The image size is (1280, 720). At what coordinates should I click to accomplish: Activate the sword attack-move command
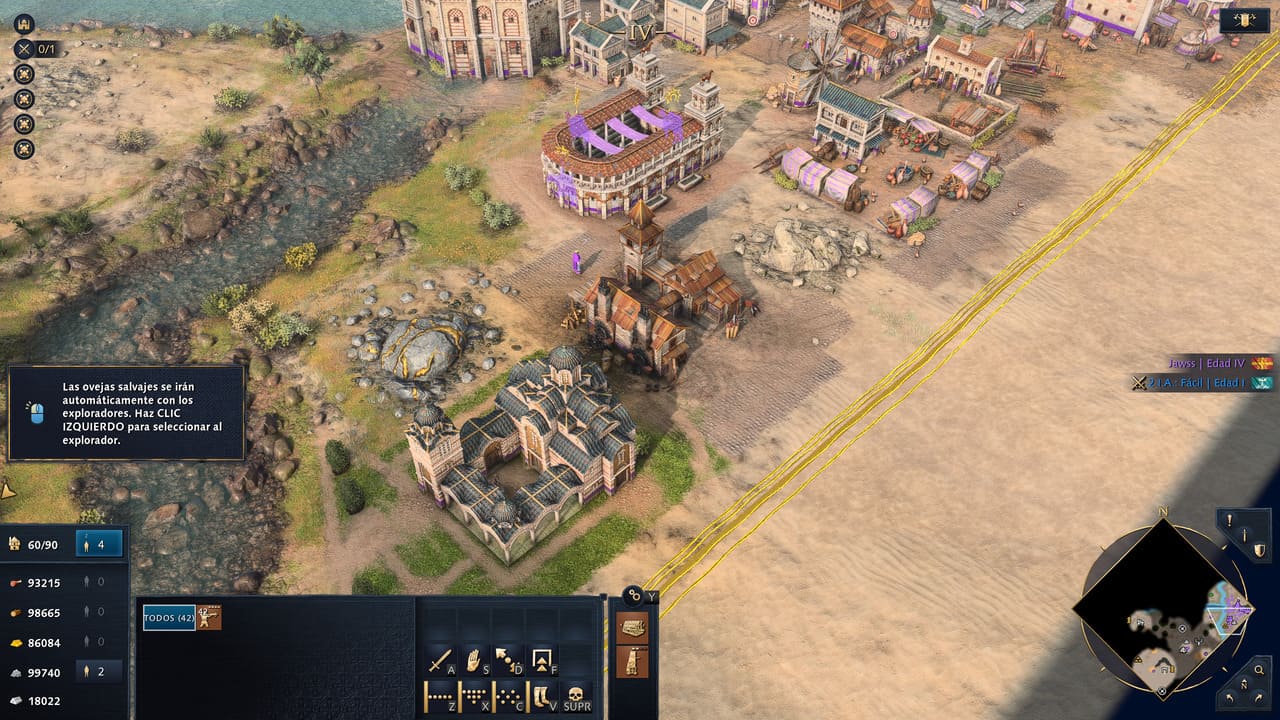(x=441, y=661)
